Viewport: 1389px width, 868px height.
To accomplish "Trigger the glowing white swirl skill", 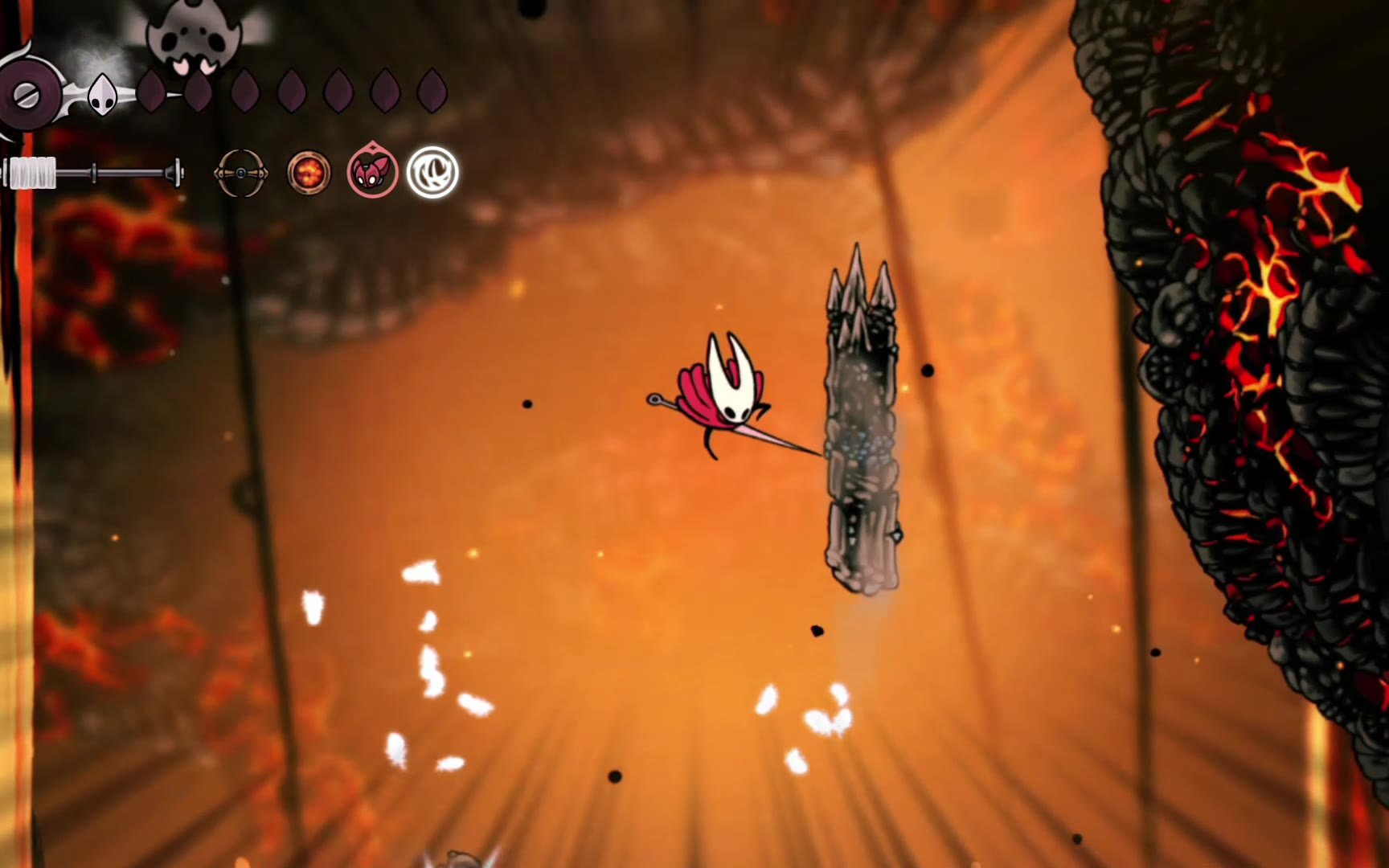I will point(432,172).
